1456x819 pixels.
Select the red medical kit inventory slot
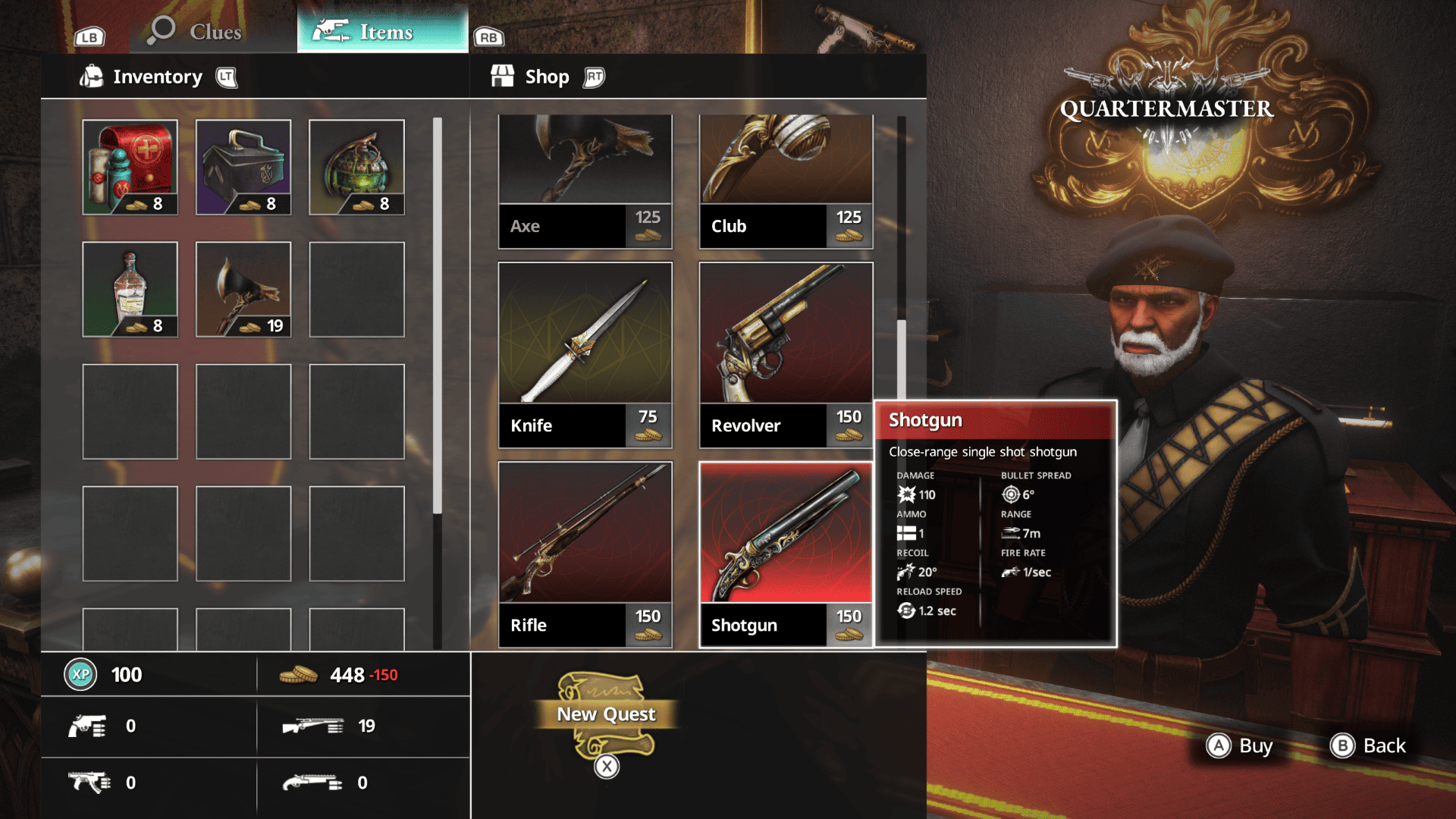click(130, 167)
